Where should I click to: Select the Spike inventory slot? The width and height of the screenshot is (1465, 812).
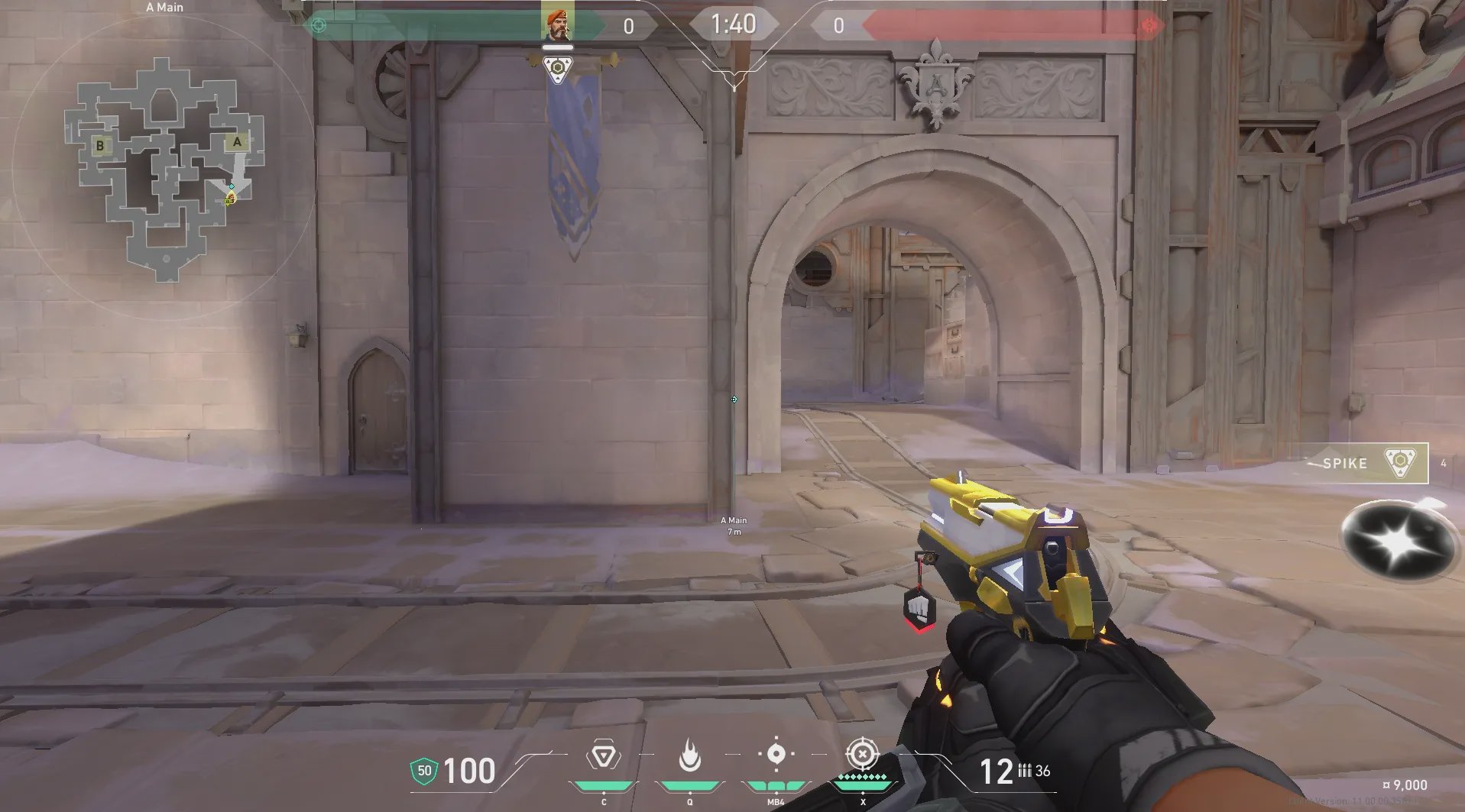point(1366,463)
